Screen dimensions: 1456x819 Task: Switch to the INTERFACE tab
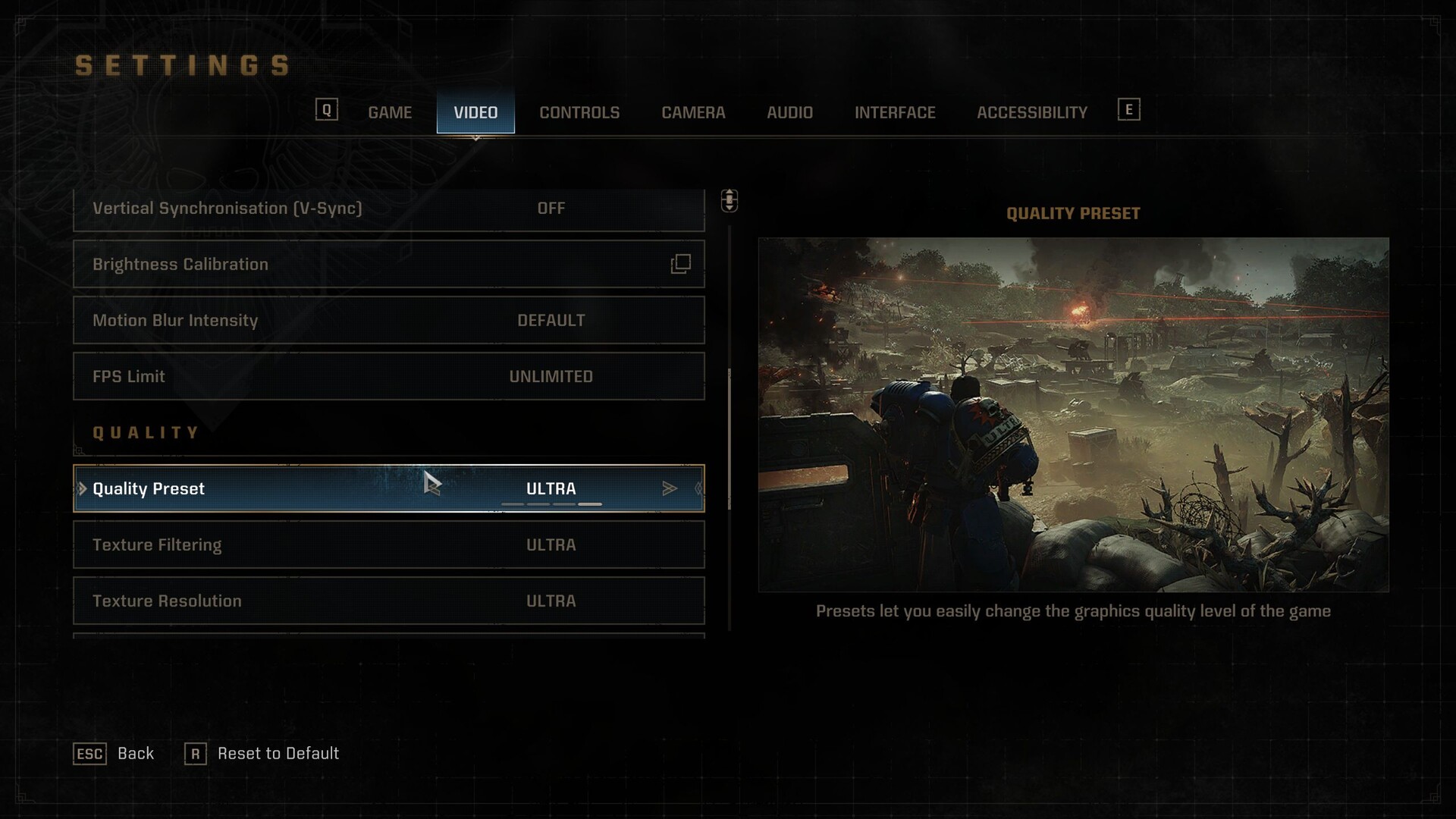(895, 112)
